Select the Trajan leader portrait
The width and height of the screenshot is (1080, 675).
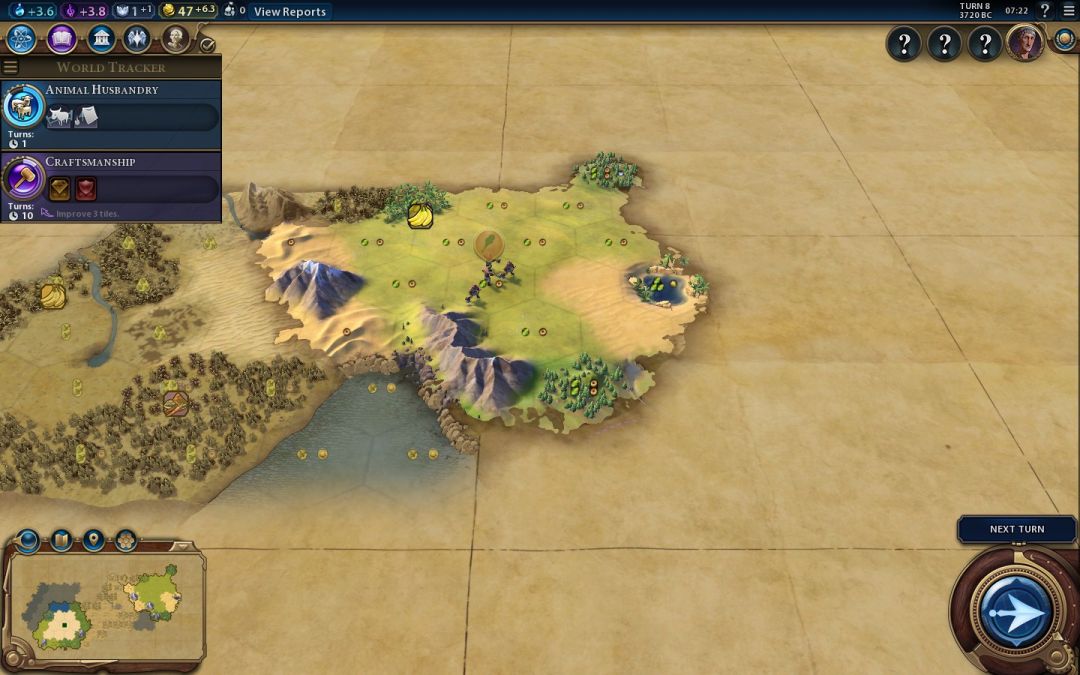1024,43
